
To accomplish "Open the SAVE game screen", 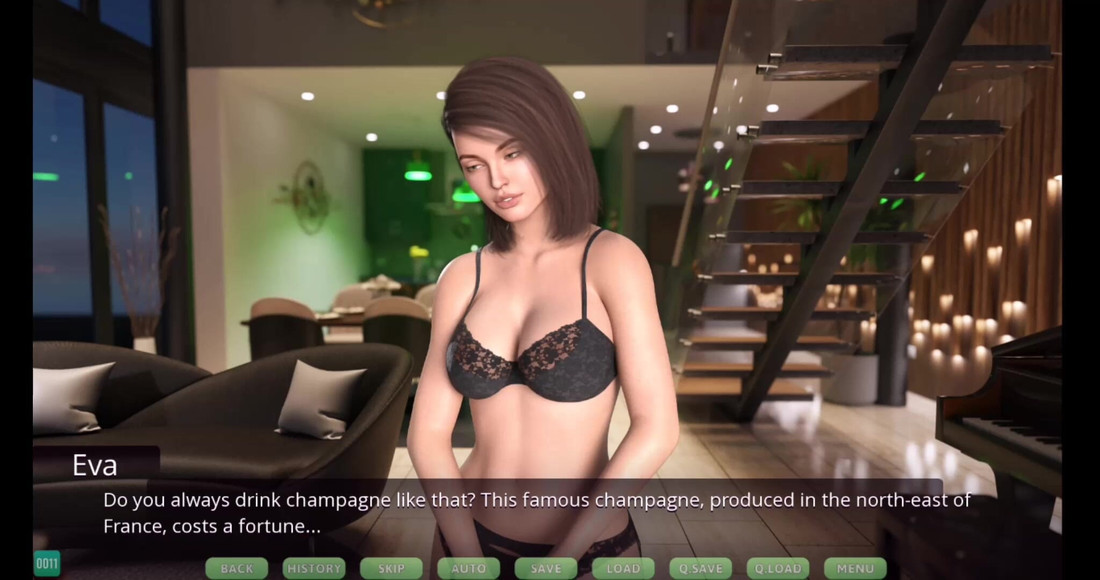I will point(546,568).
